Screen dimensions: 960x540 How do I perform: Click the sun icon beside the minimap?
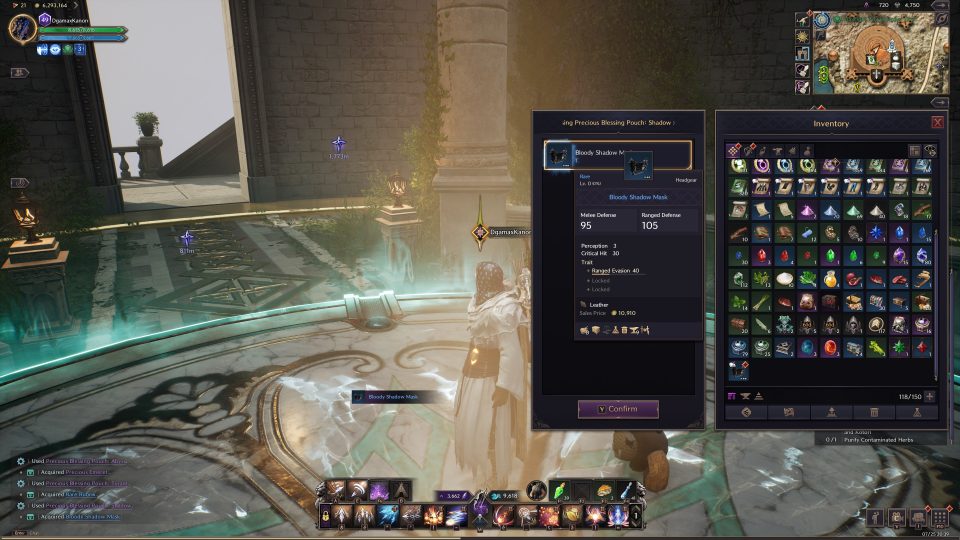[802, 36]
